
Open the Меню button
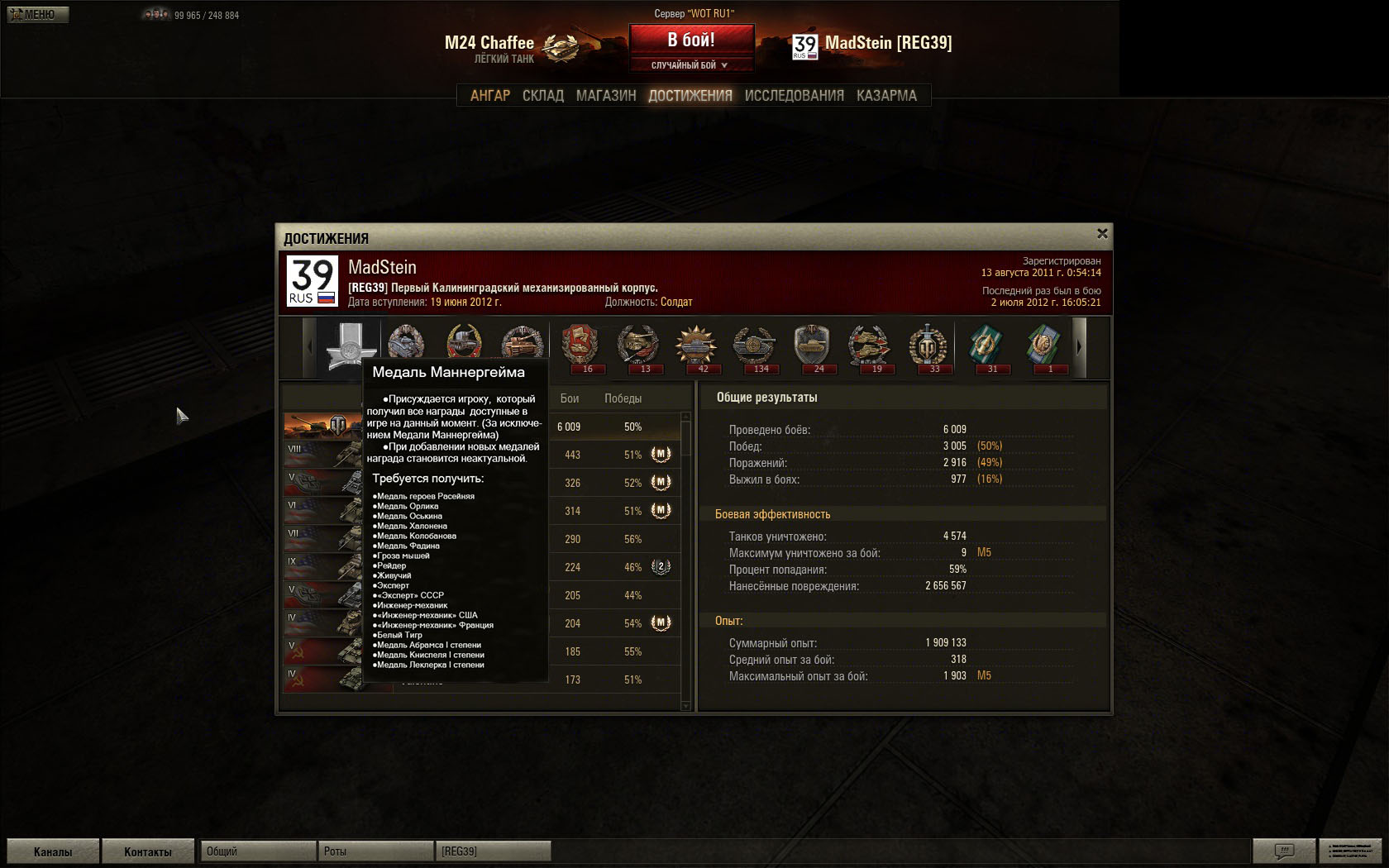[38, 15]
